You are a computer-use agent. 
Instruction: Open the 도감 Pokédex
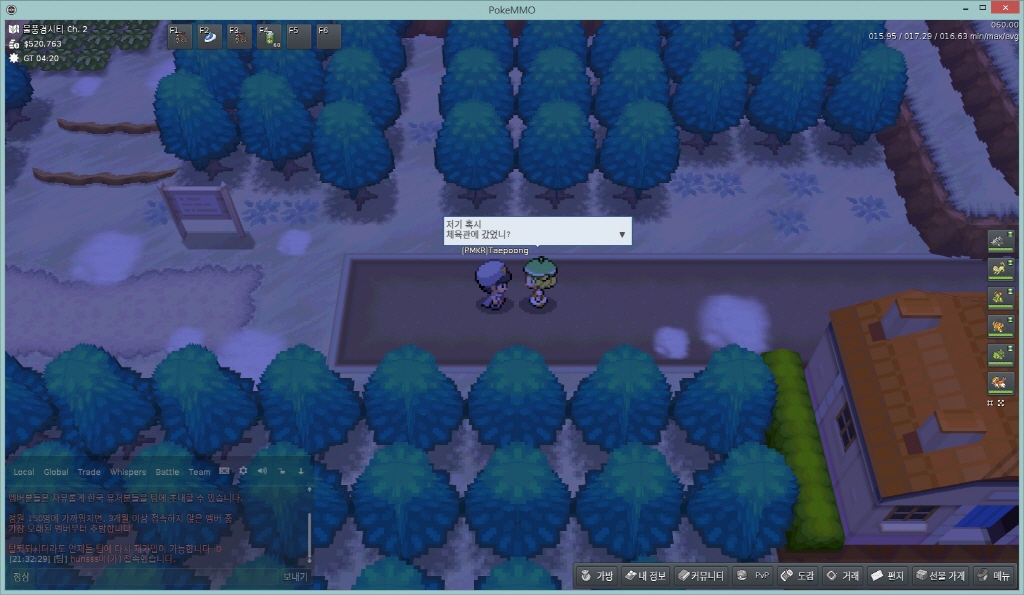tap(797, 576)
